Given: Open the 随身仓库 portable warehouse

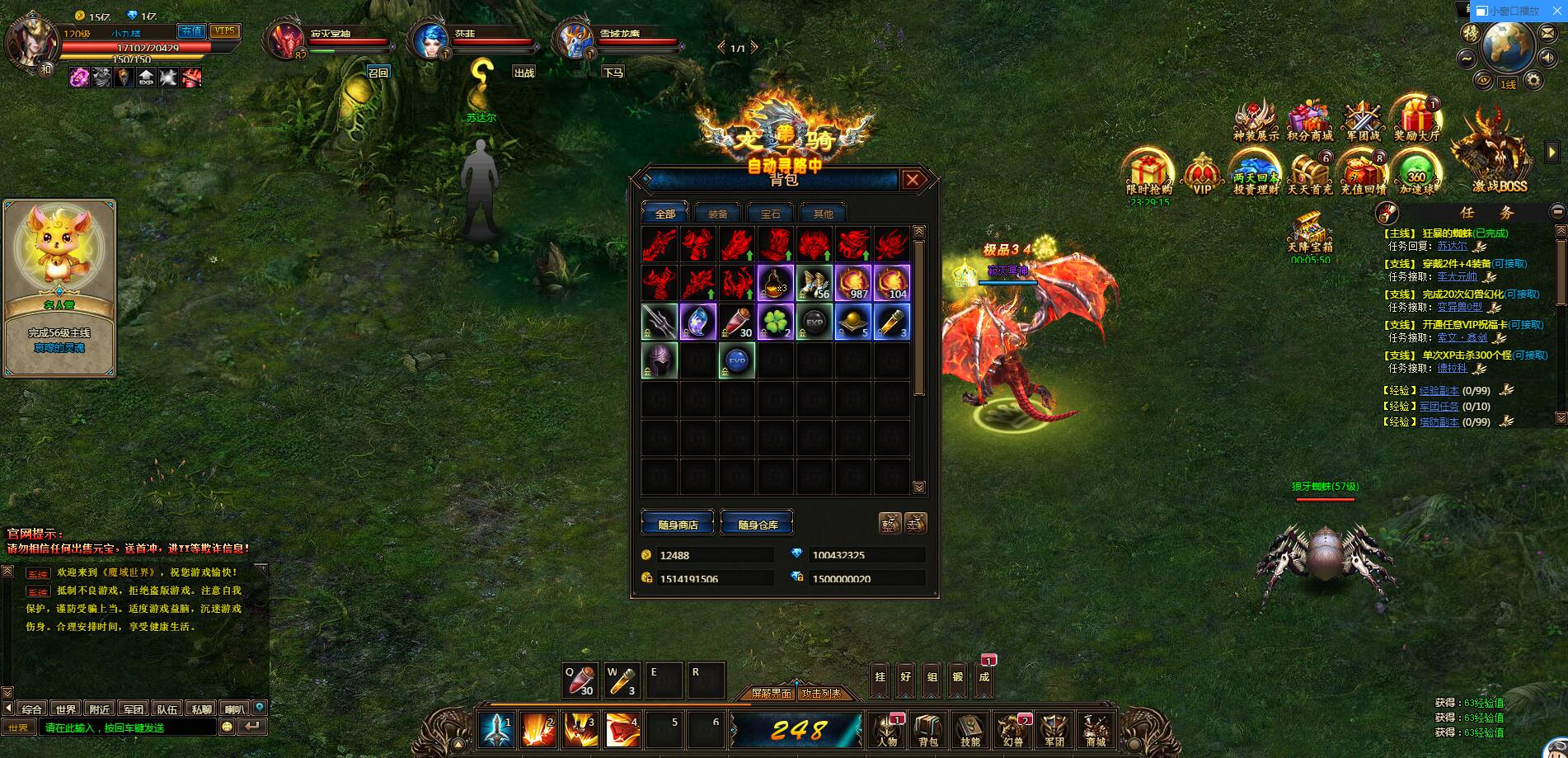Looking at the screenshot, I should pyautogui.click(x=758, y=524).
